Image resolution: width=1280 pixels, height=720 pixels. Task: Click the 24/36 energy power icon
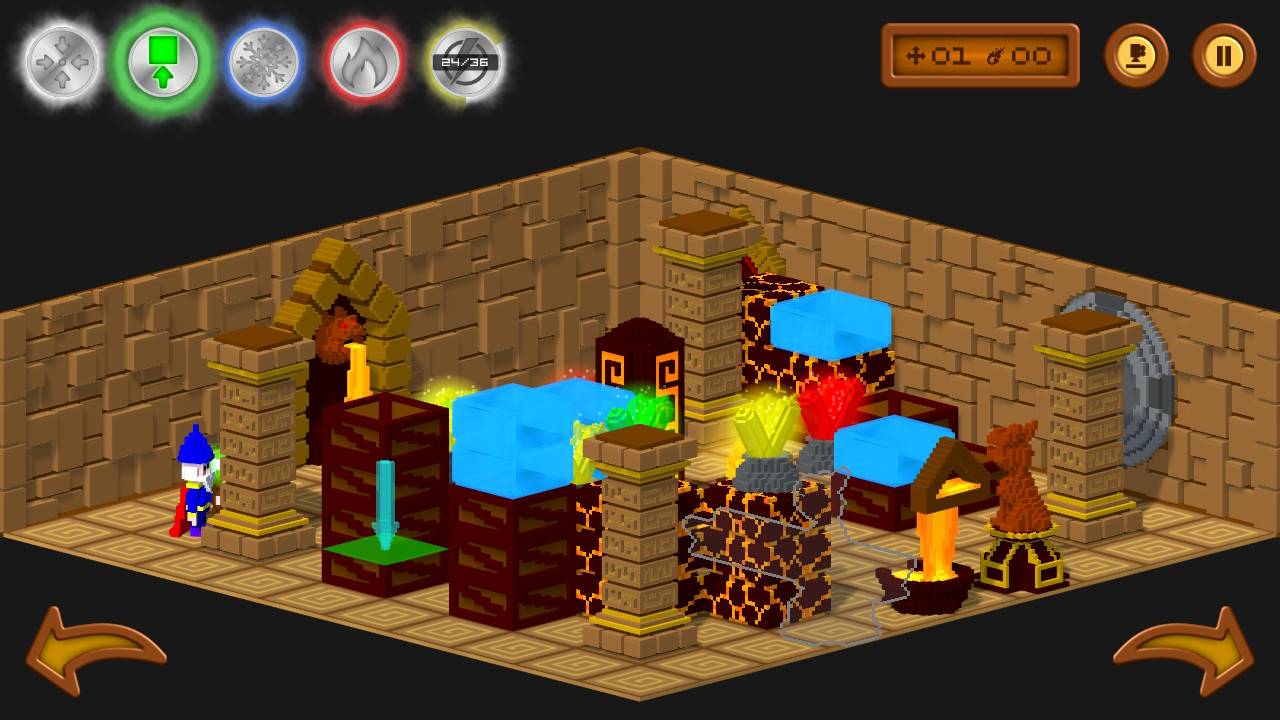coord(465,60)
